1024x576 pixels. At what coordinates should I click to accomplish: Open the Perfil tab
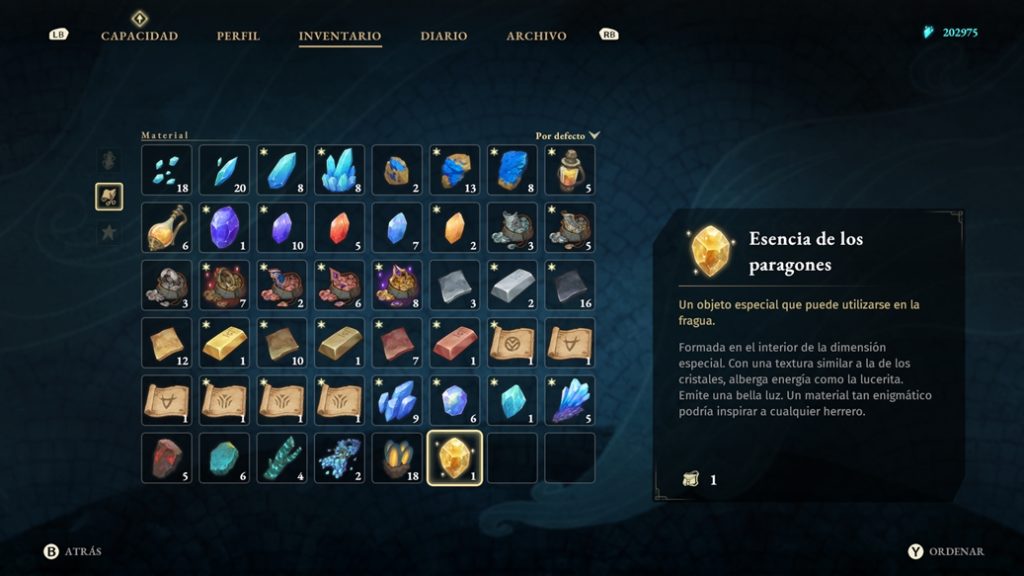click(238, 36)
